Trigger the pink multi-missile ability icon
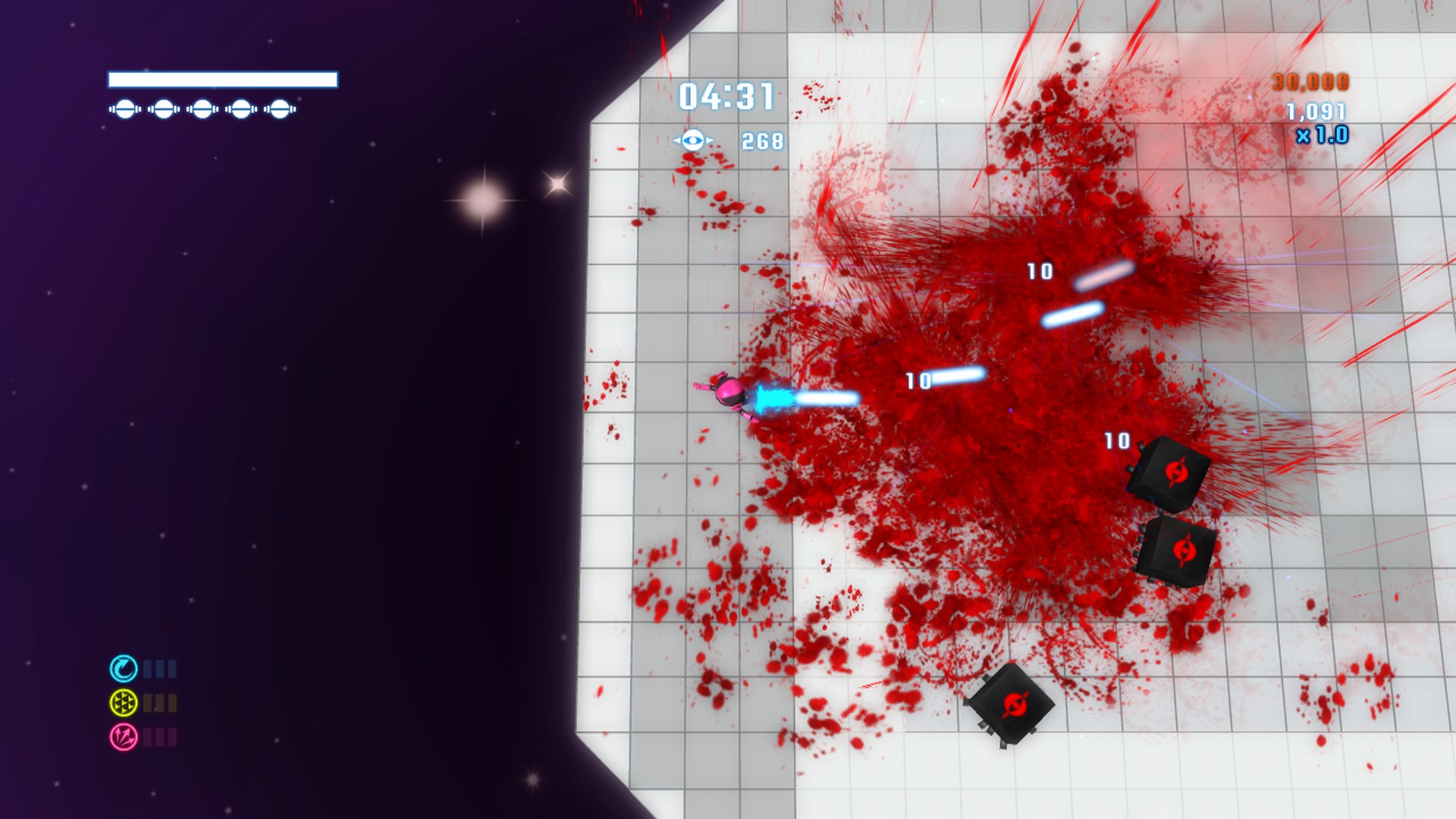 (x=124, y=736)
